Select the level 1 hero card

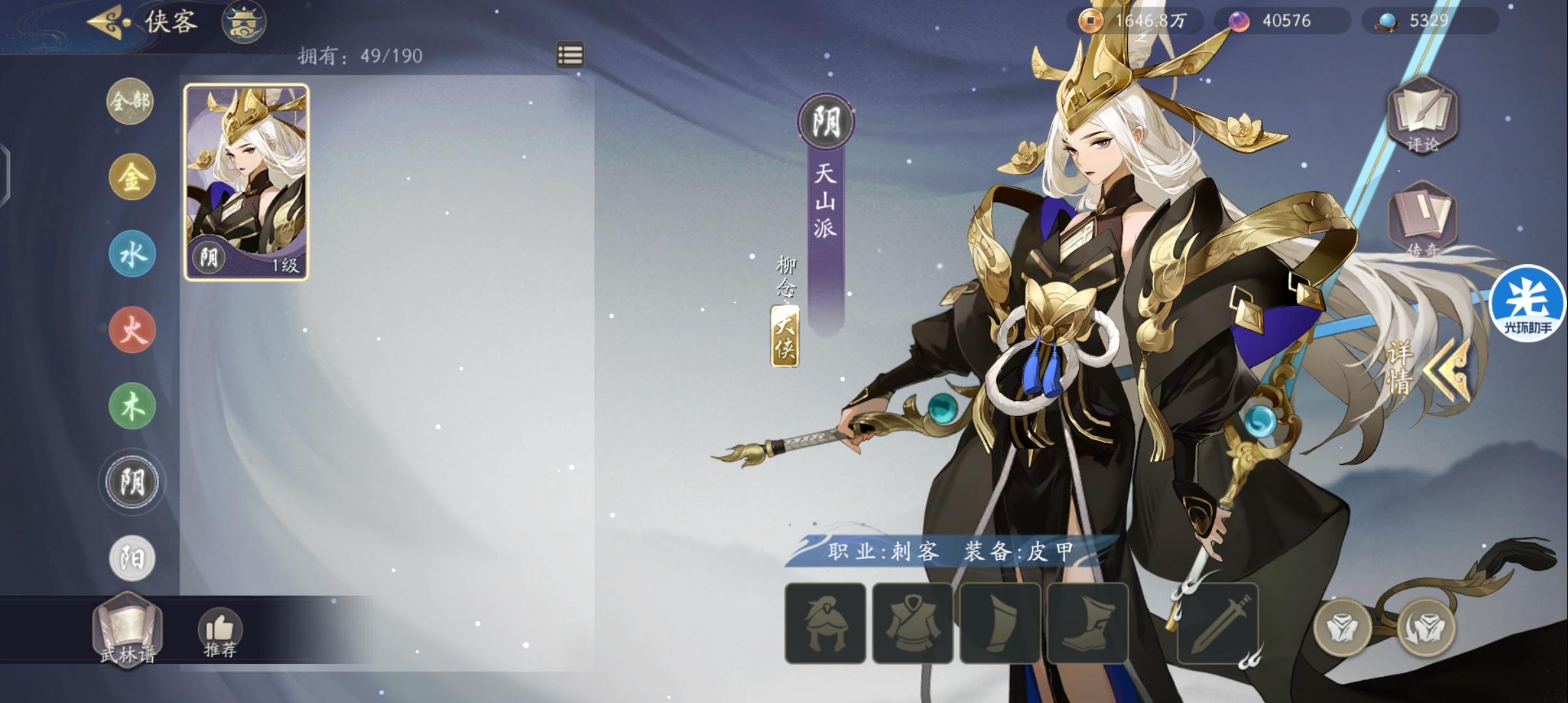pos(246,182)
